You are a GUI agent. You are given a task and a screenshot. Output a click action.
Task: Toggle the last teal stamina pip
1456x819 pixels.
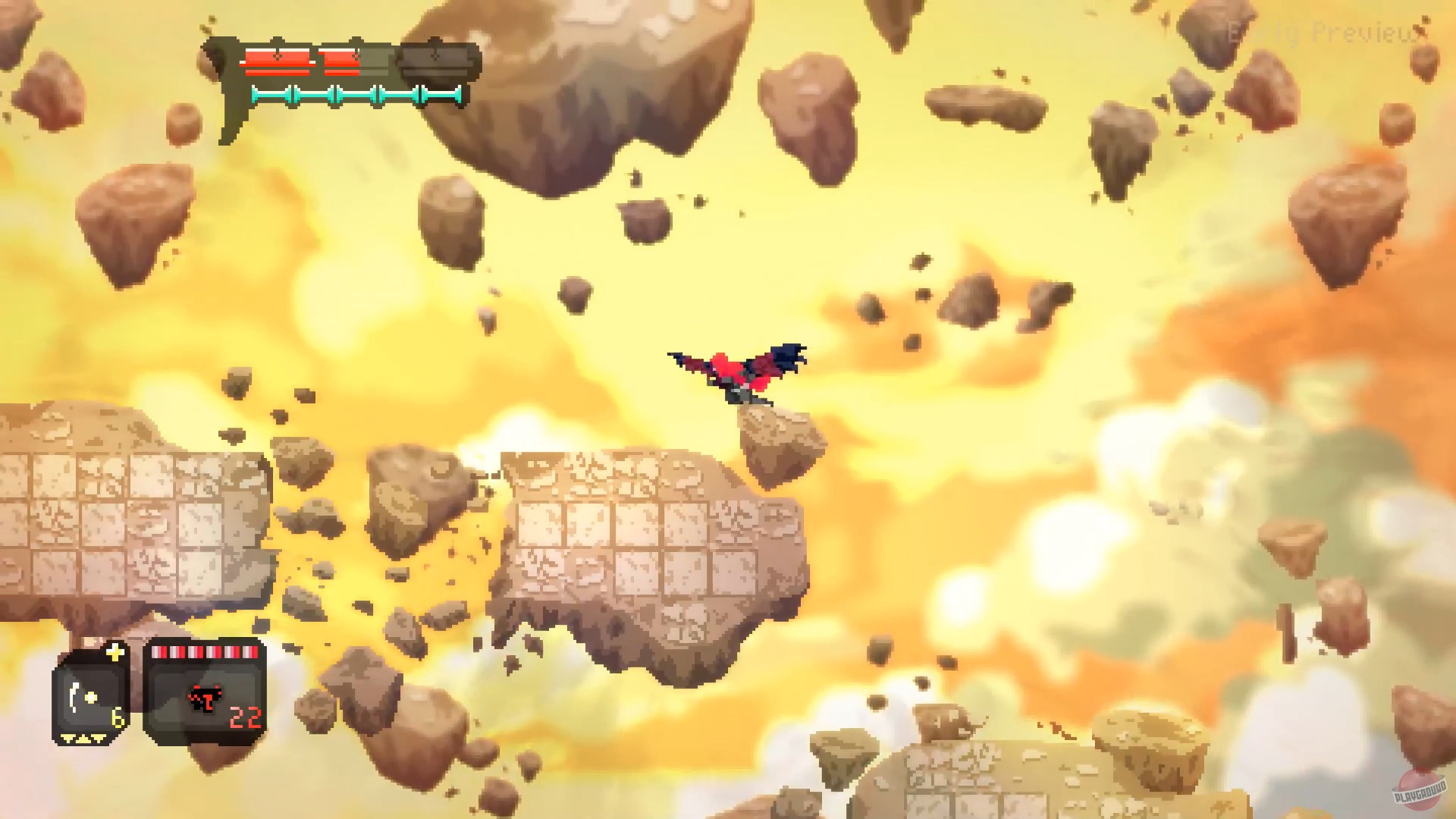[441, 94]
